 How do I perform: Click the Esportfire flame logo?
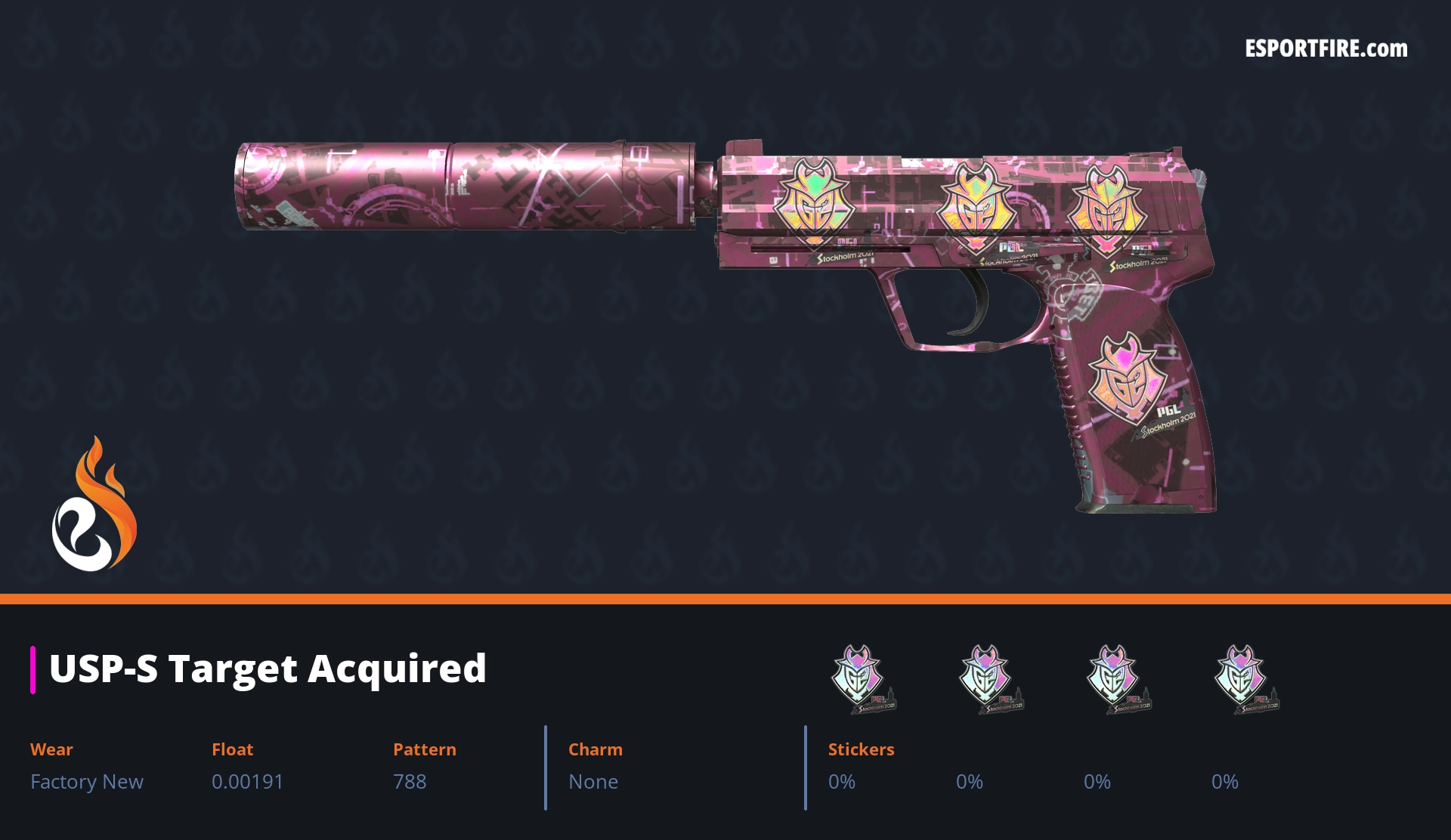tap(94, 505)
